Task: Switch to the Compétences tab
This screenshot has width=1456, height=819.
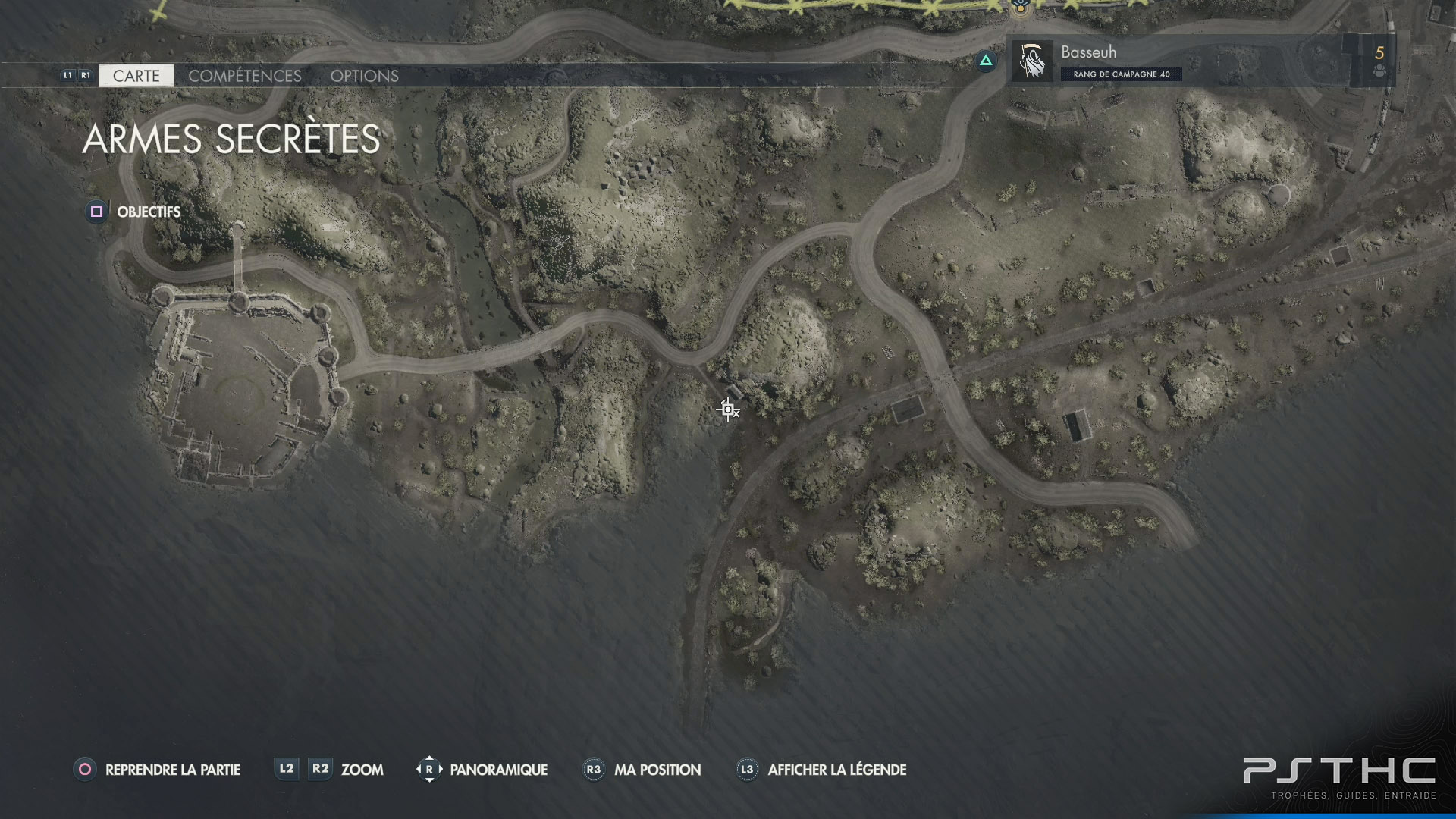Action: pos(244,76)
